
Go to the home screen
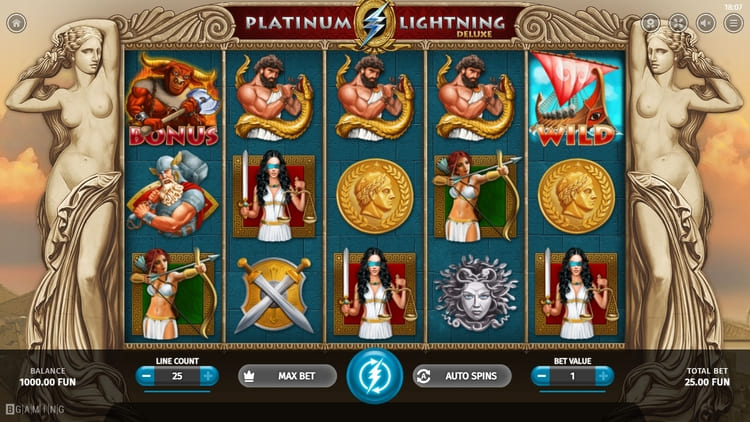(16, 23)
